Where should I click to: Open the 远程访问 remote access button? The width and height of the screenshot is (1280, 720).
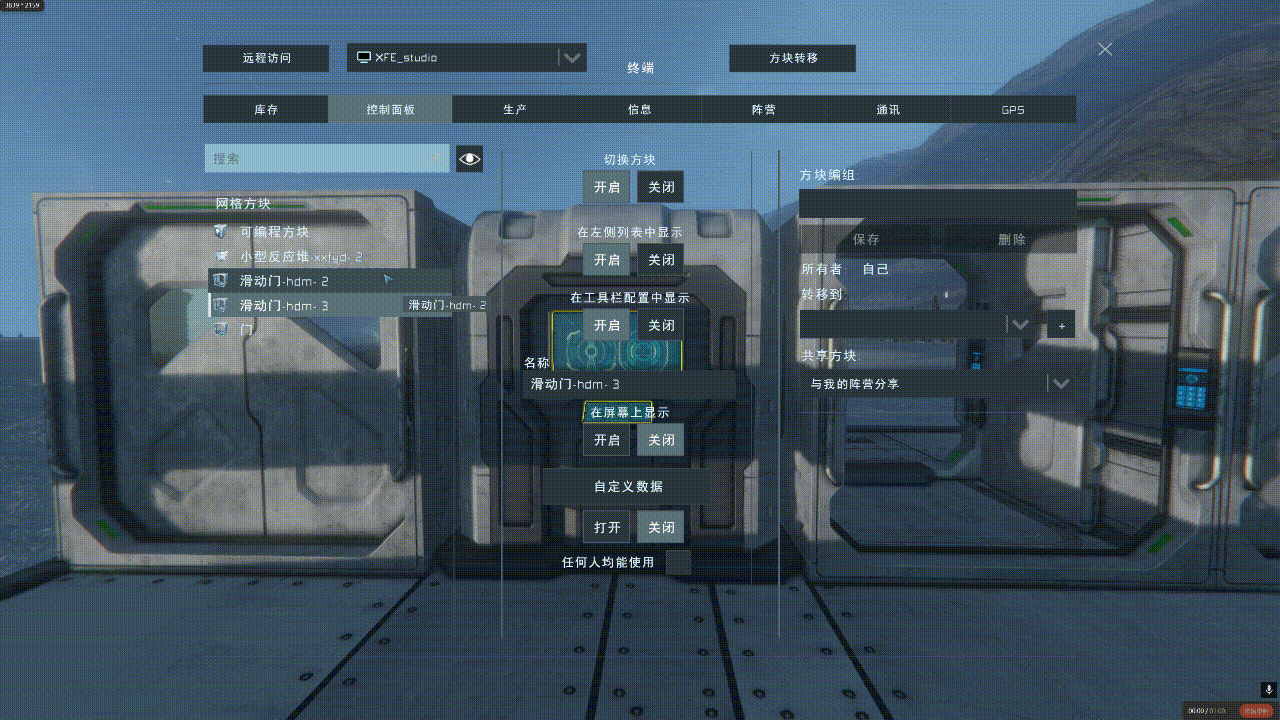coord(265,58)
